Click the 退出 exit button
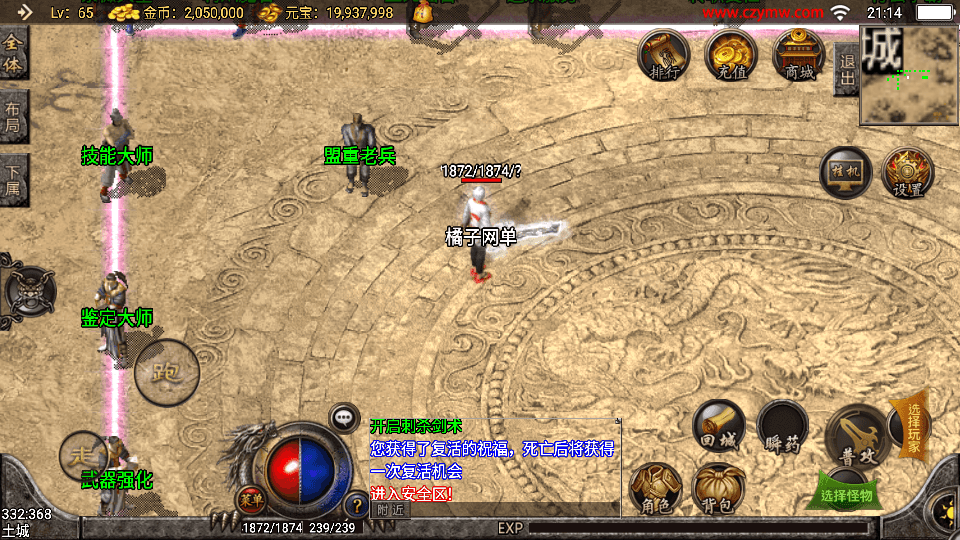The width and height of the screenshot is (960, 540). pyautogui.click(x=846, y=69)
